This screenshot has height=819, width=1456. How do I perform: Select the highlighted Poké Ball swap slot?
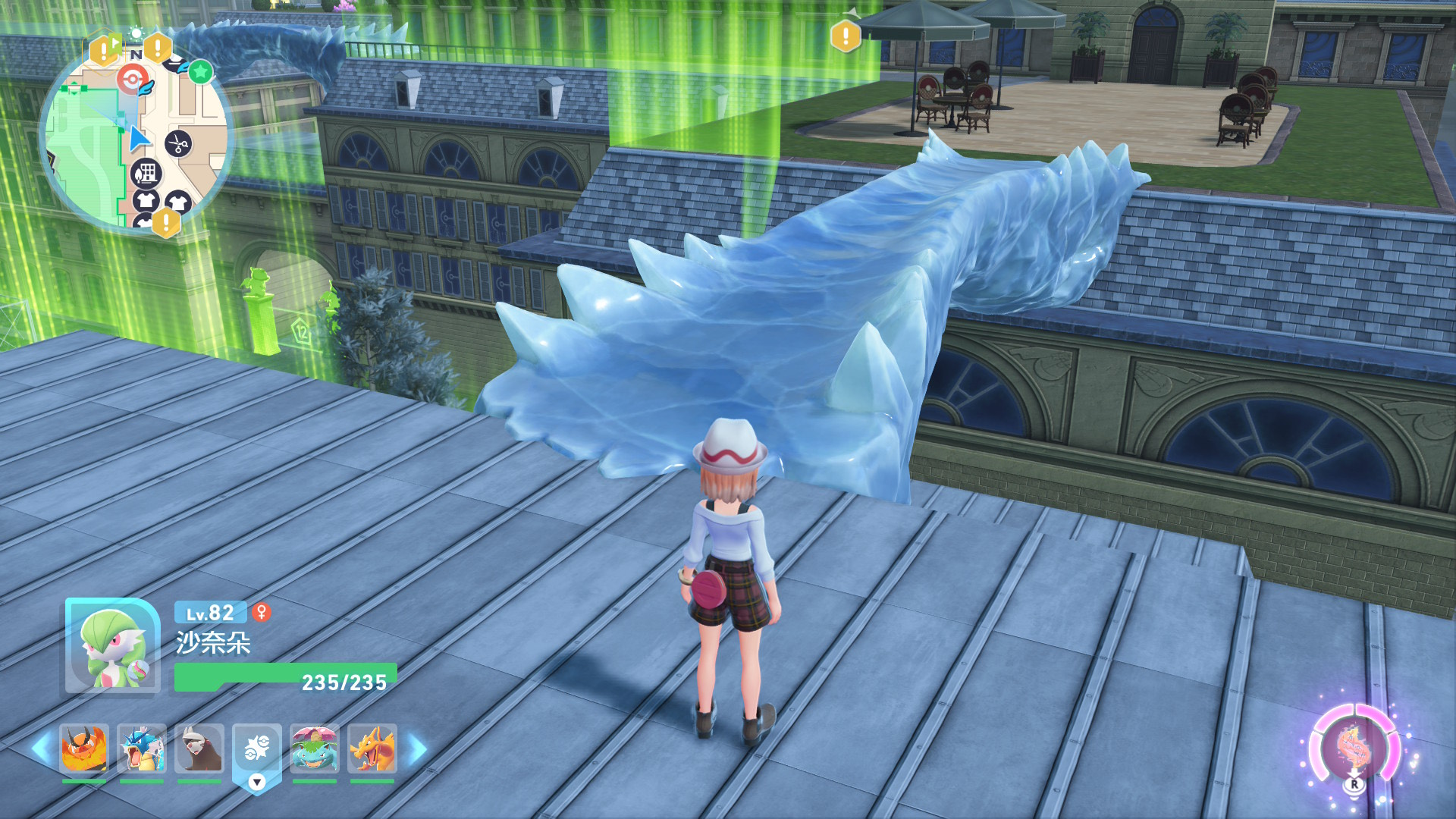[257, 748]
